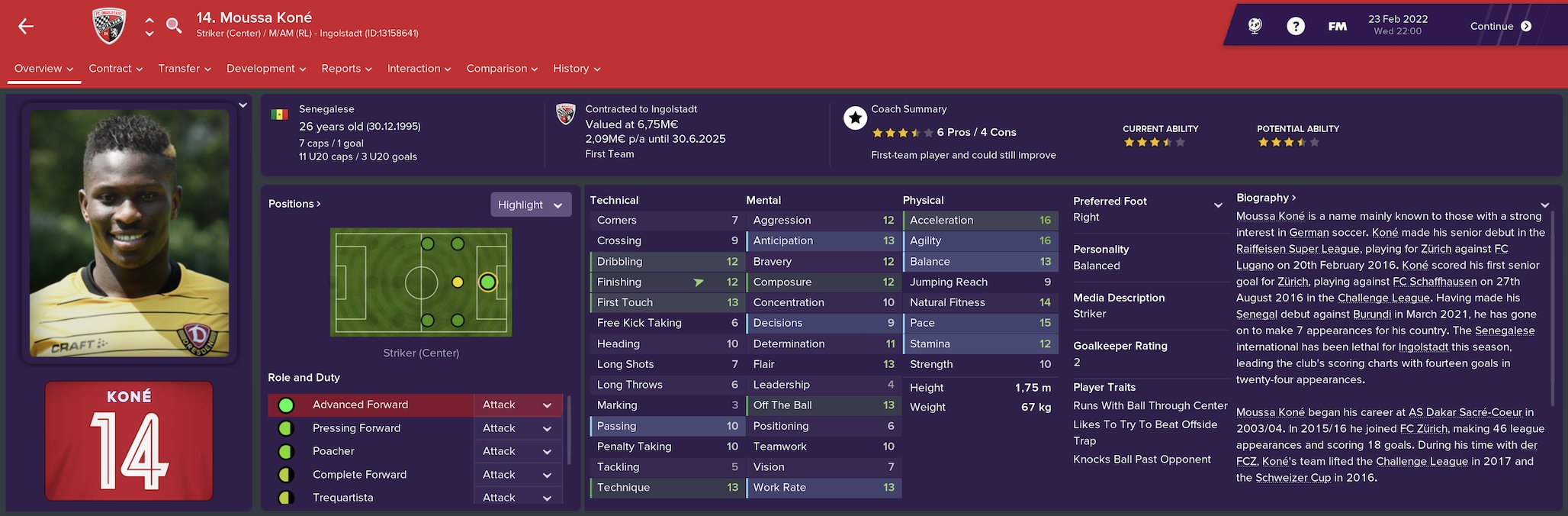
Task: Open the Positions panel link
Action: pos(294,204)
